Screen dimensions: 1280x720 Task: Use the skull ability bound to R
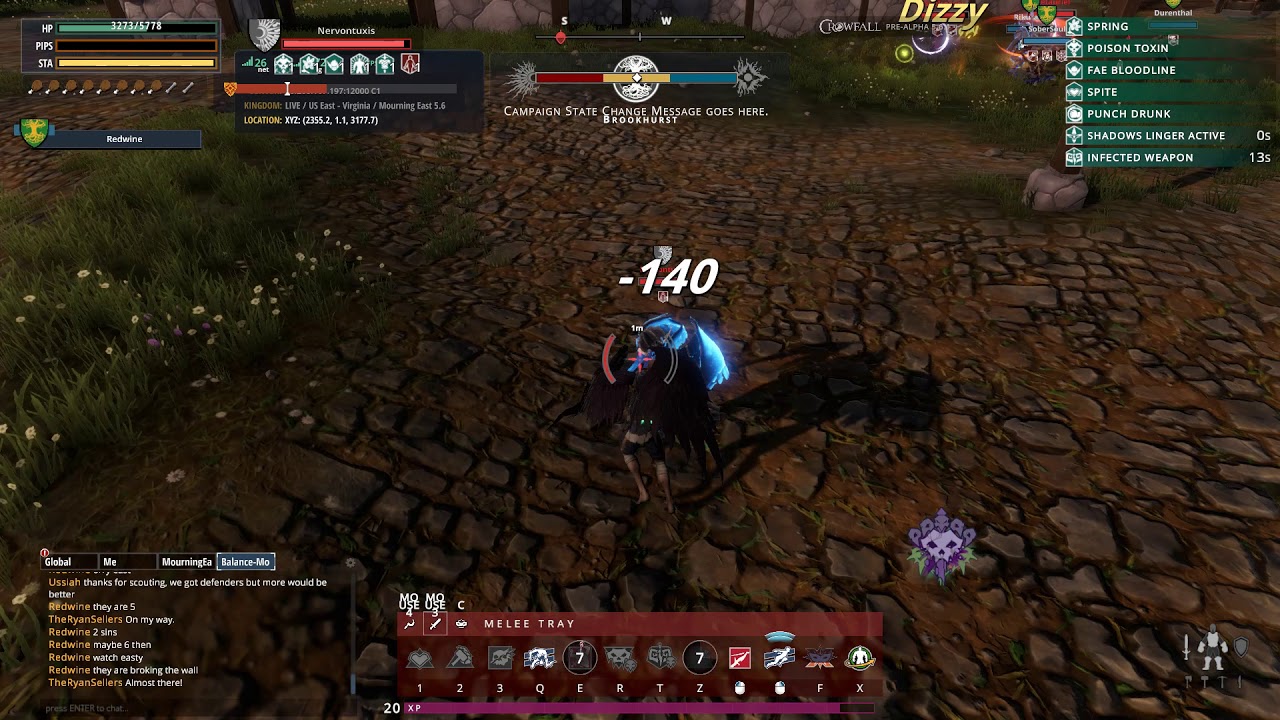tap(620, 658)
